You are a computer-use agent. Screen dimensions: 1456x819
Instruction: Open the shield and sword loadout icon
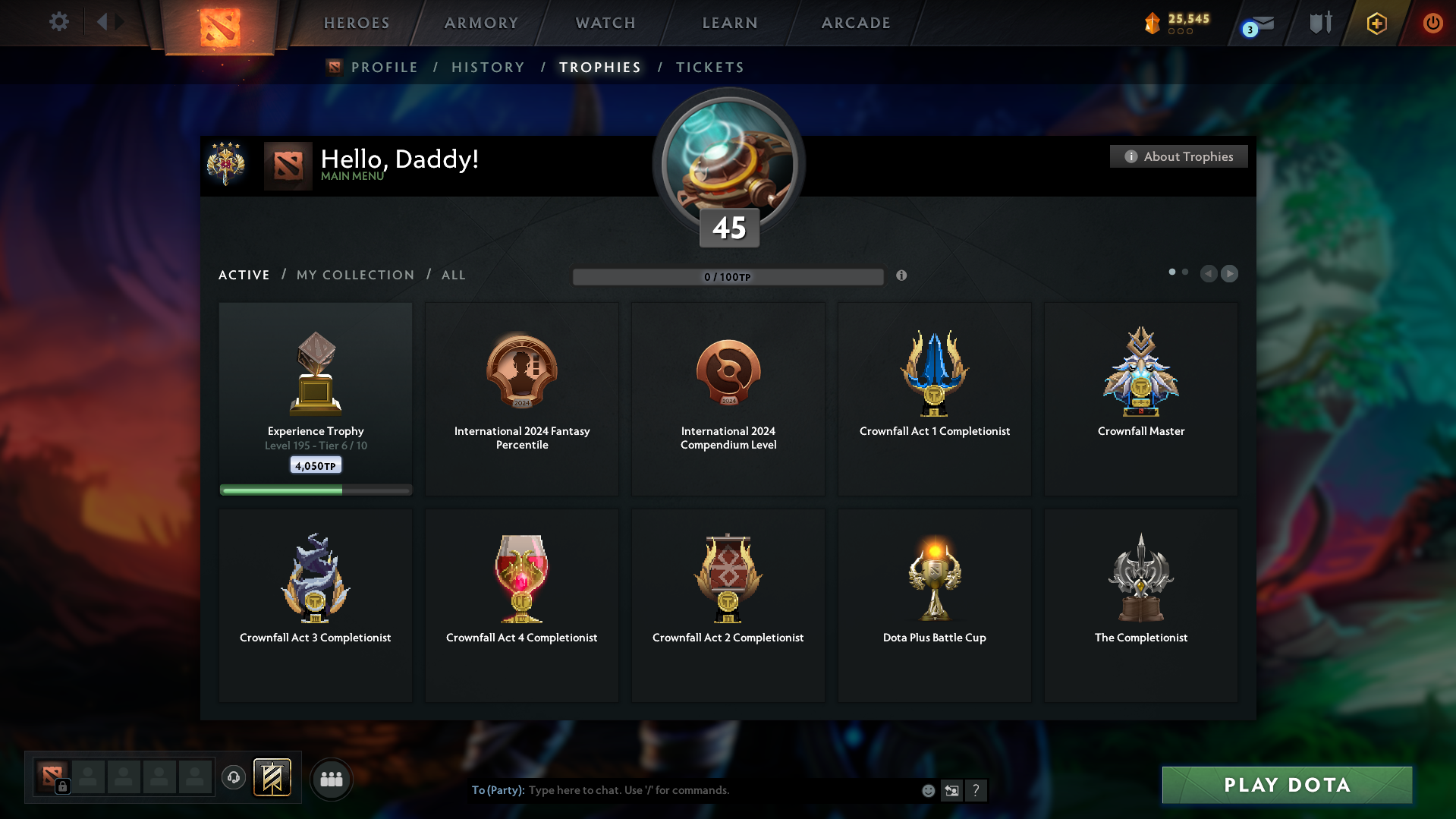point(1319,23)
